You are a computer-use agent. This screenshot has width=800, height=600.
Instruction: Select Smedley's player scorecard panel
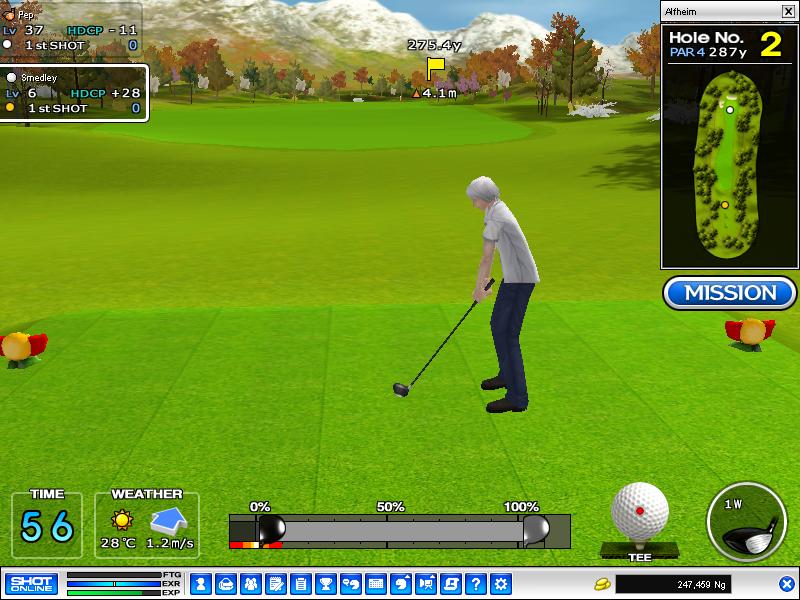pyautogui.click(x=73, y=93)
